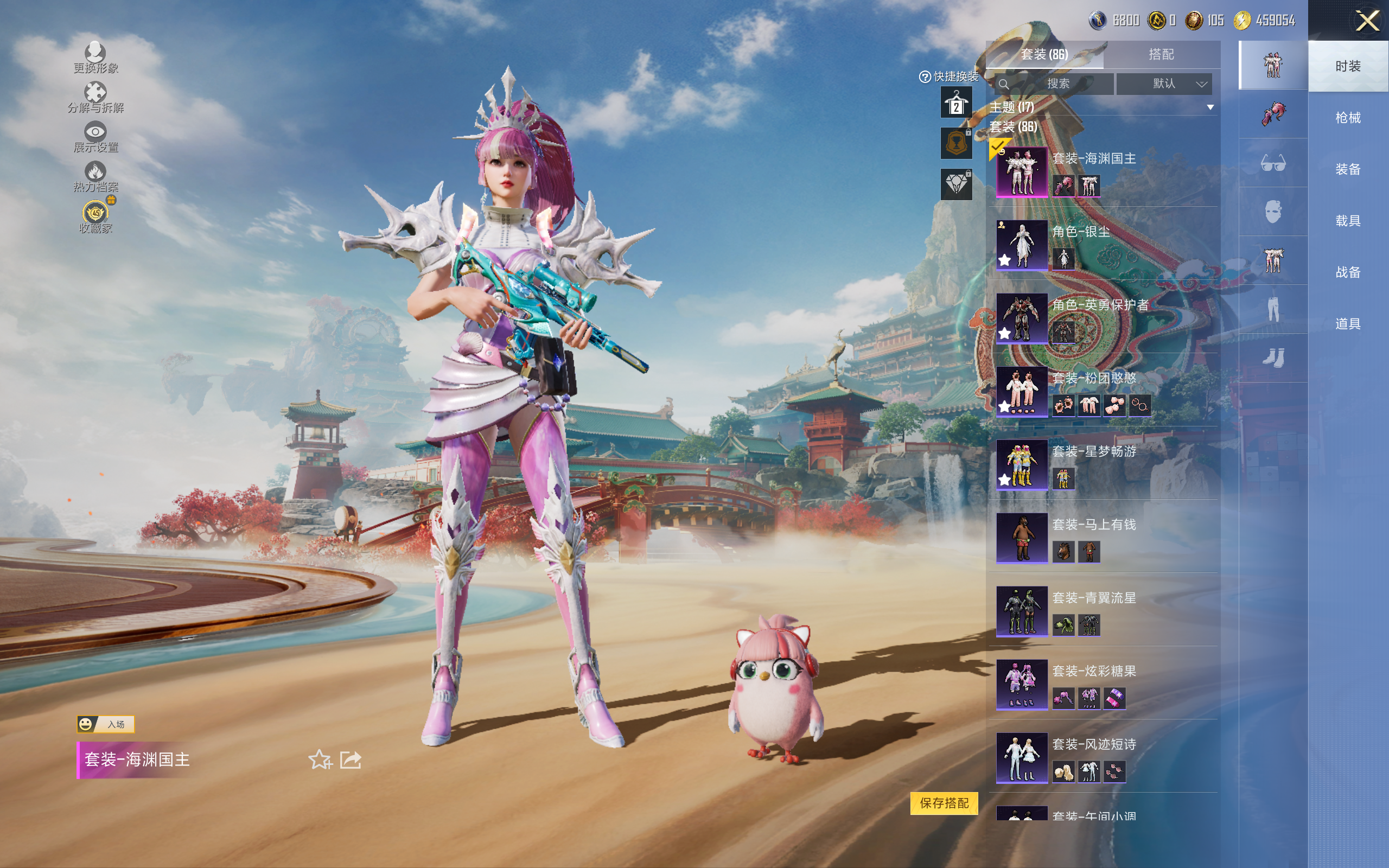Mark outfit with the star favorite icon
Viewport: 1389px width, 868px height.
[x=320, y=759]
